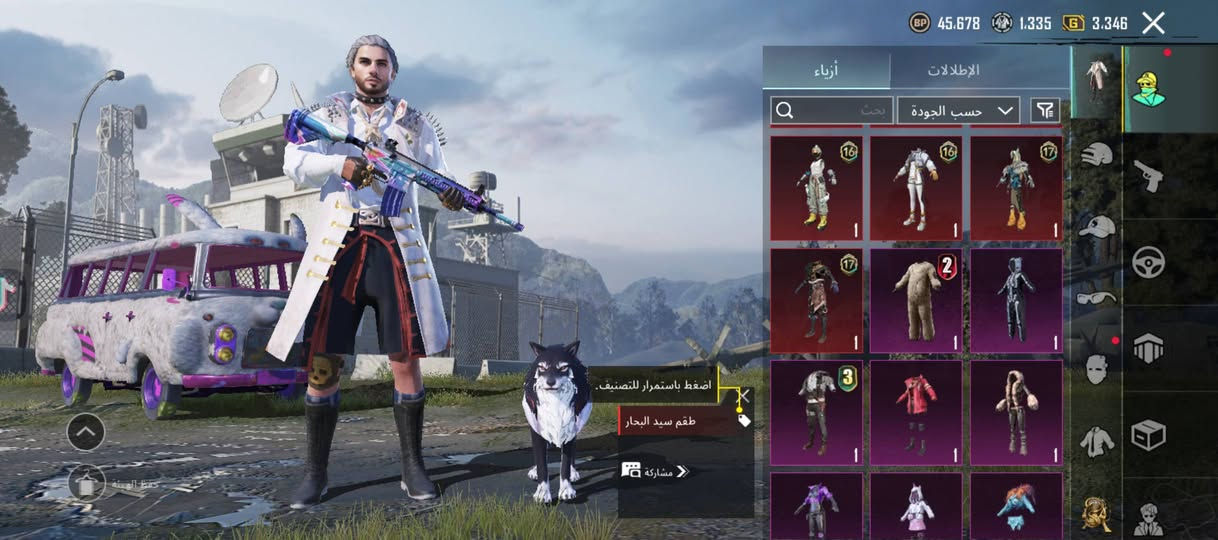1218x540 pixels.
Task: Open the supply crate box section
Action: [x=1148, y=435]
